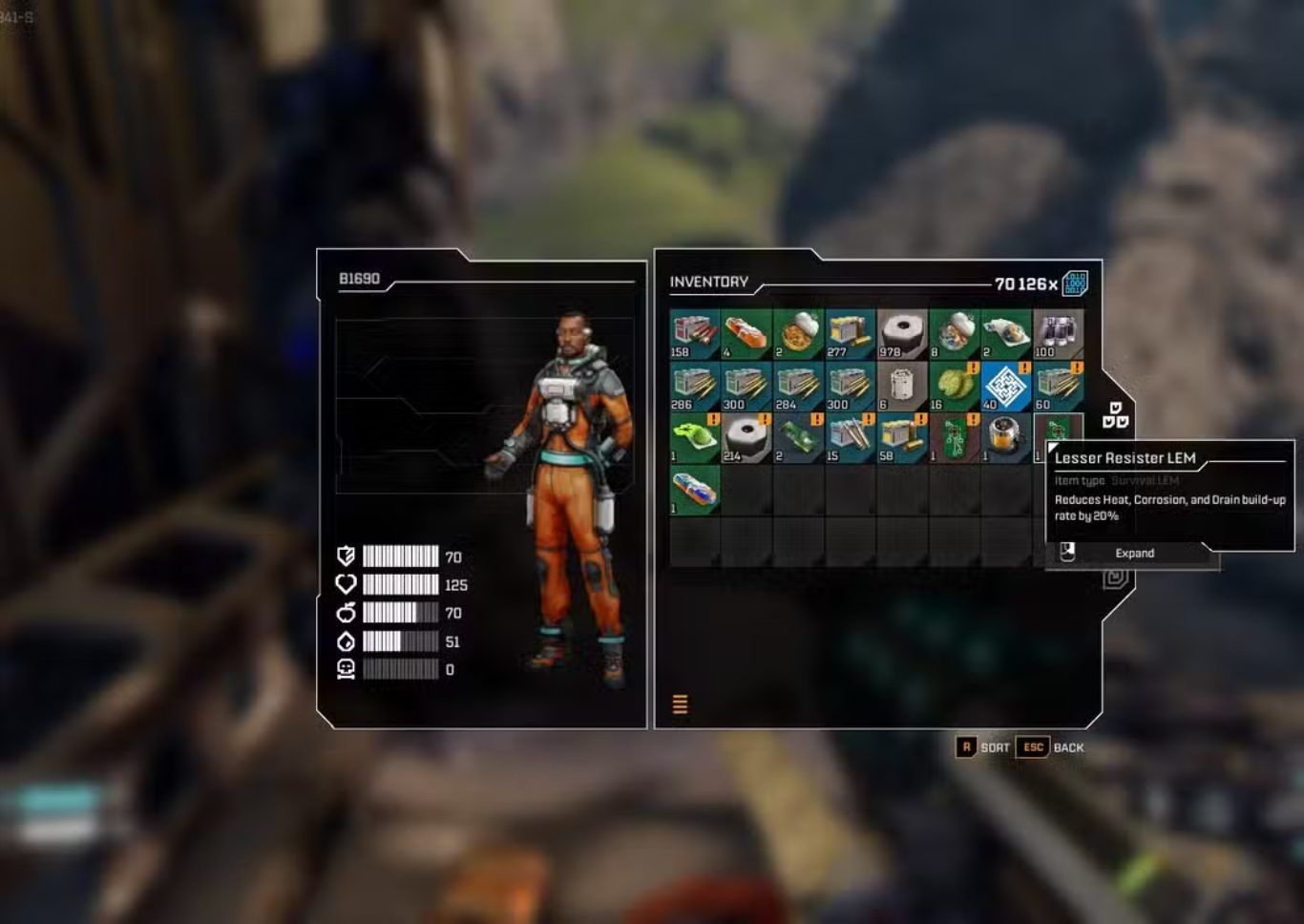Open the spiral tab below the tooltip

pos(1115,577)
